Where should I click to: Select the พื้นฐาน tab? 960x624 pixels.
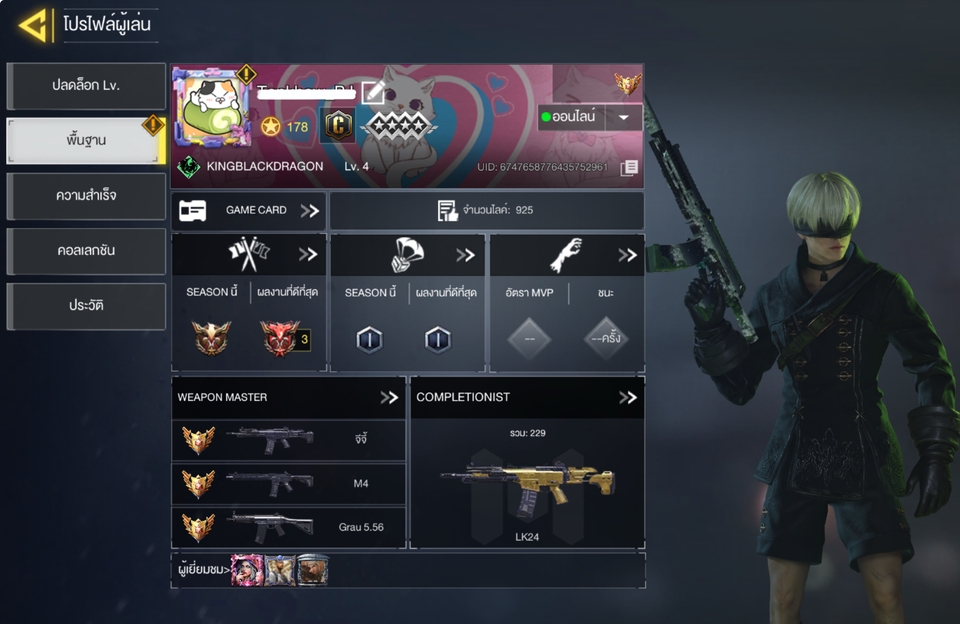pyautogui.click(x=86, y=141)
